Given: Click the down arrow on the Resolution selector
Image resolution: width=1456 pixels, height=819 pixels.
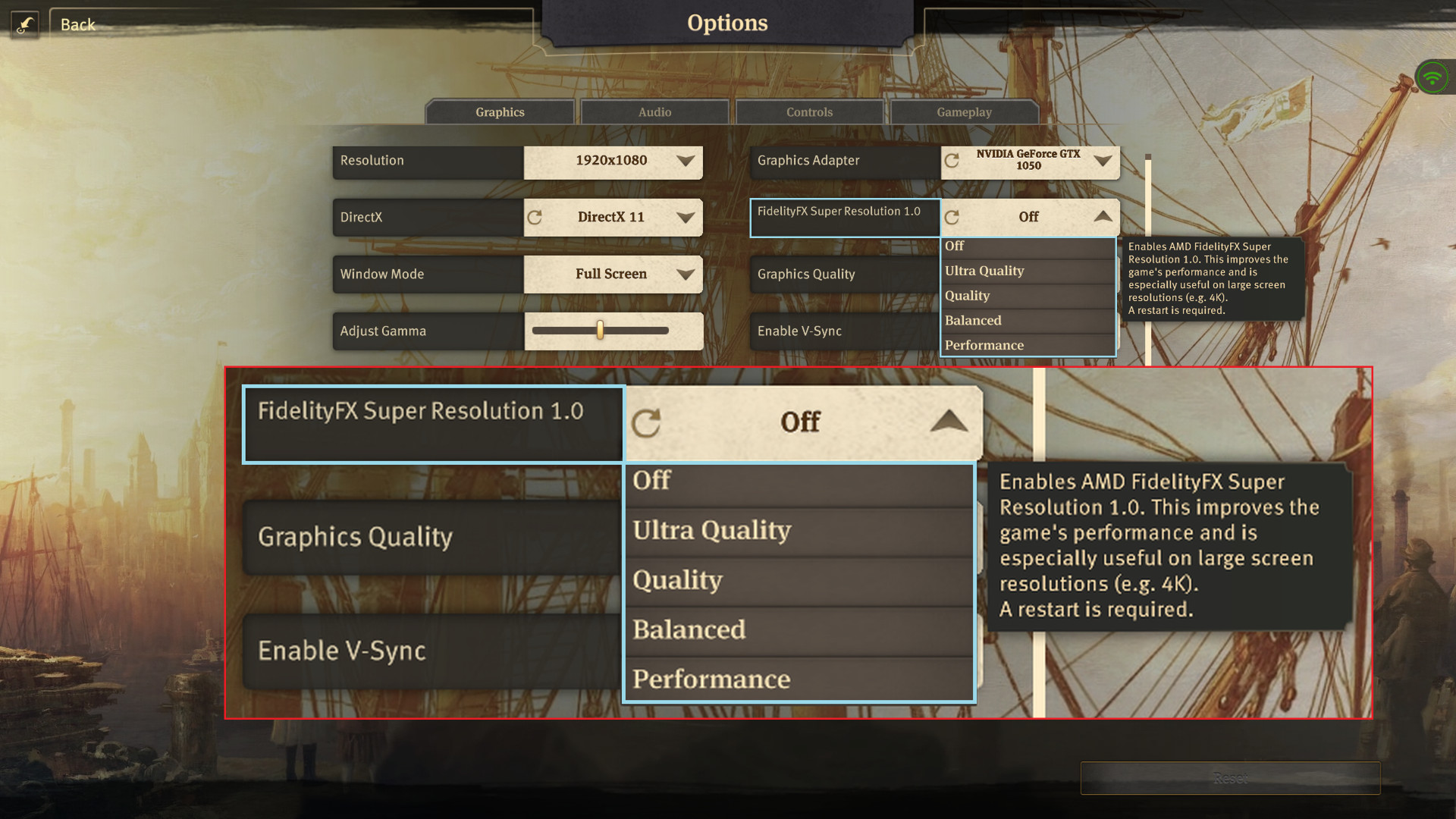Looking at the screenshot, I should 685,161.
